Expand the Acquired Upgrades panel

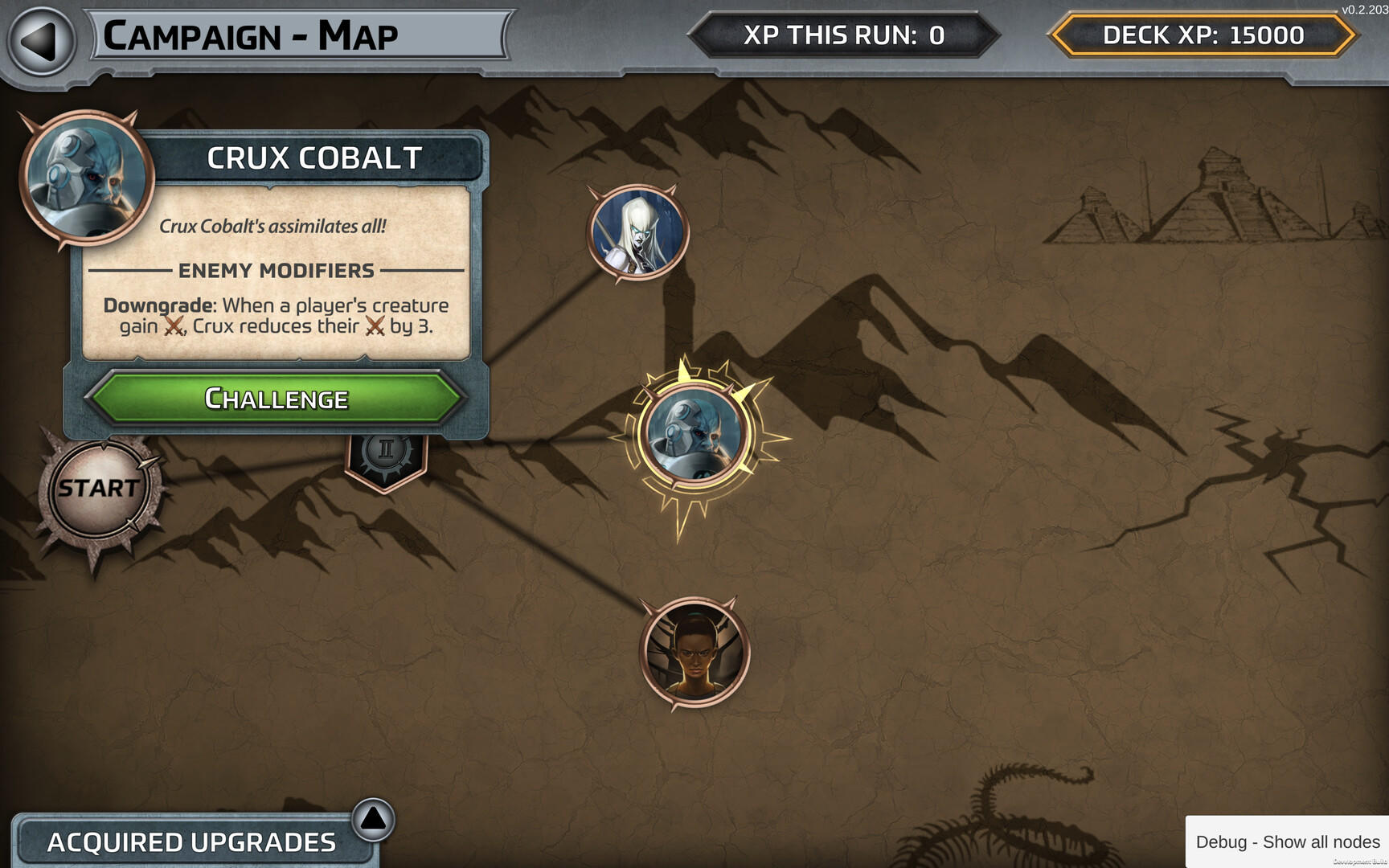click(x=191, y=842)
